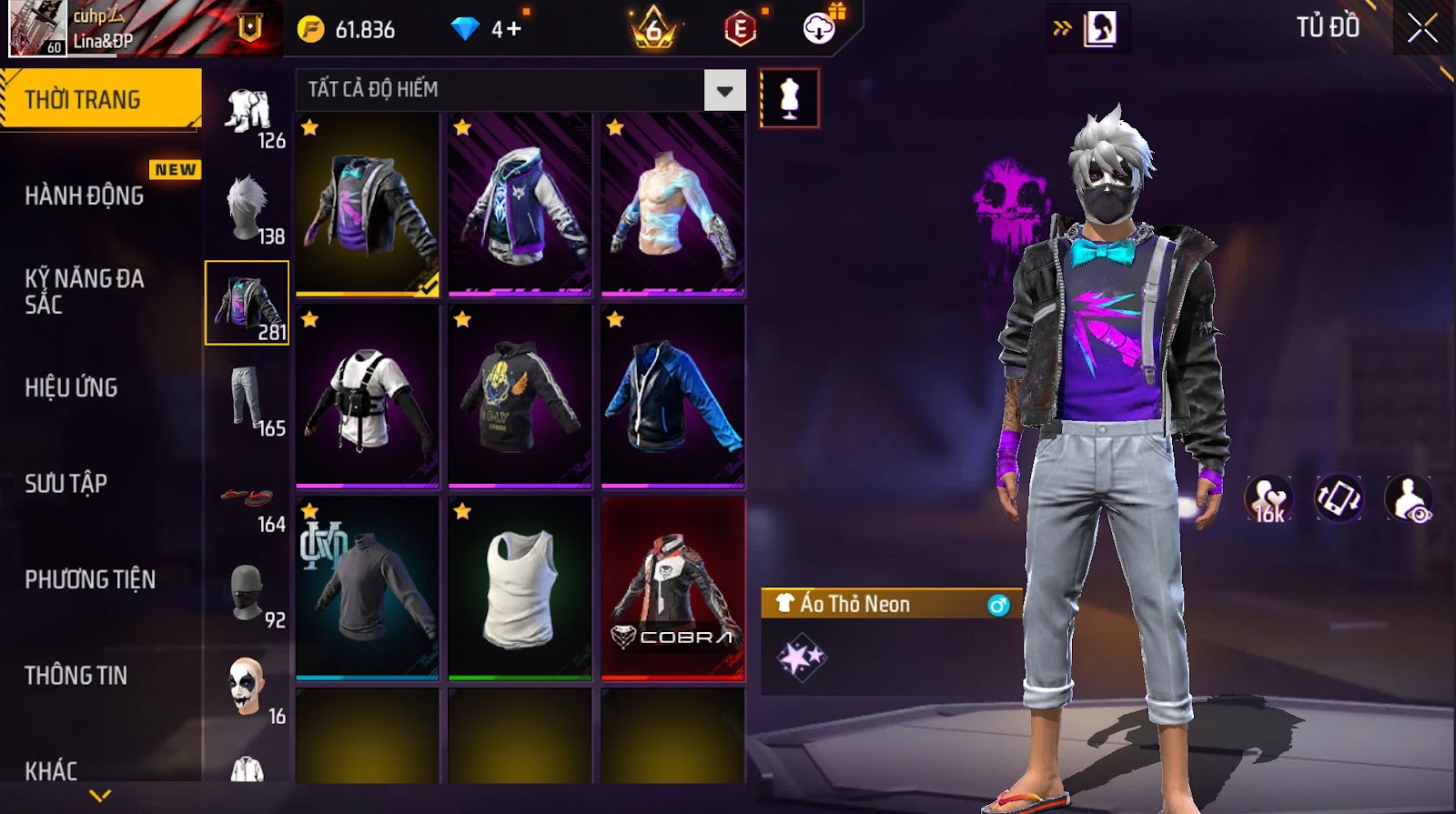The height and width of the screenshot is (814, 1456).
Task: Open the diamond top-up plus button
Action: pos(514,29)
